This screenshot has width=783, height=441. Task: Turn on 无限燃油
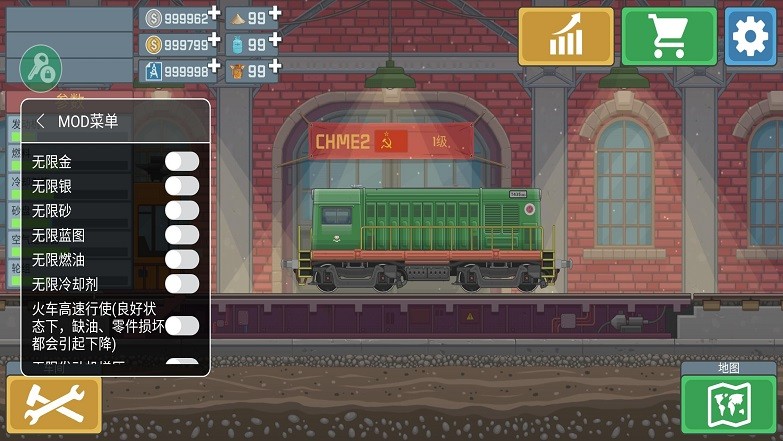182,259
